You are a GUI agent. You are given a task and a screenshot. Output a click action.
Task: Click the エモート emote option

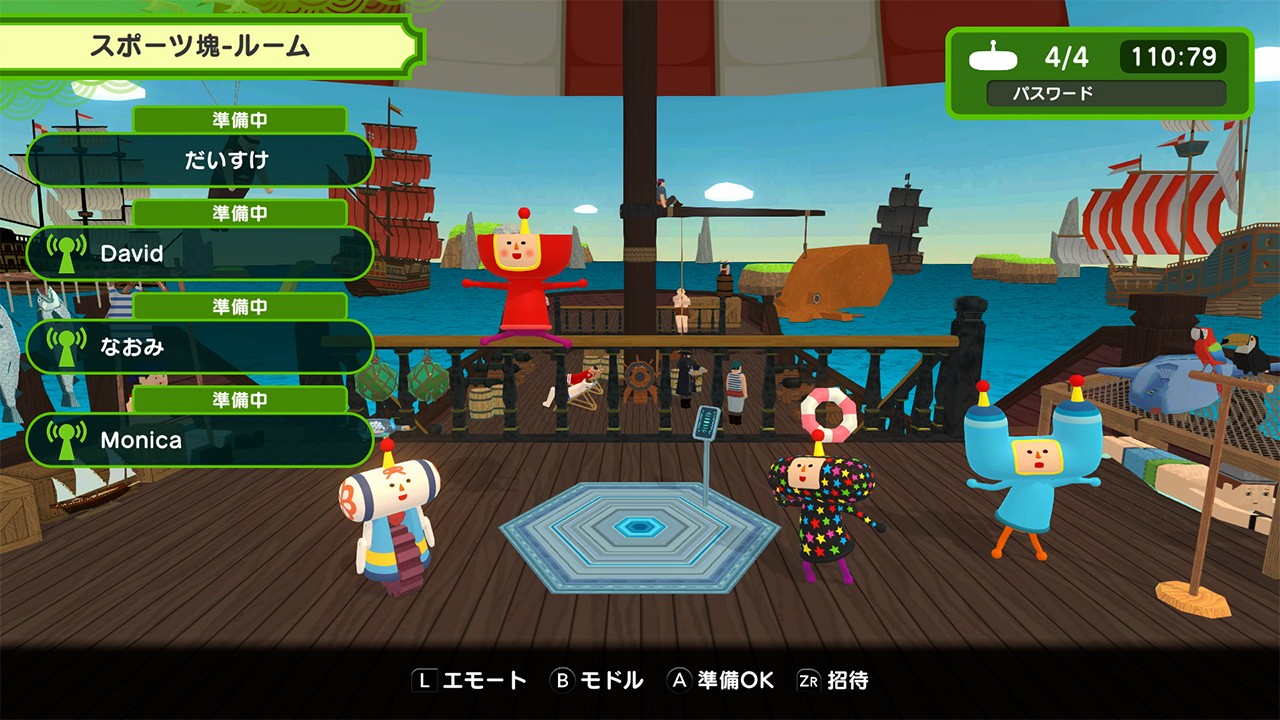tap(470, 681)
